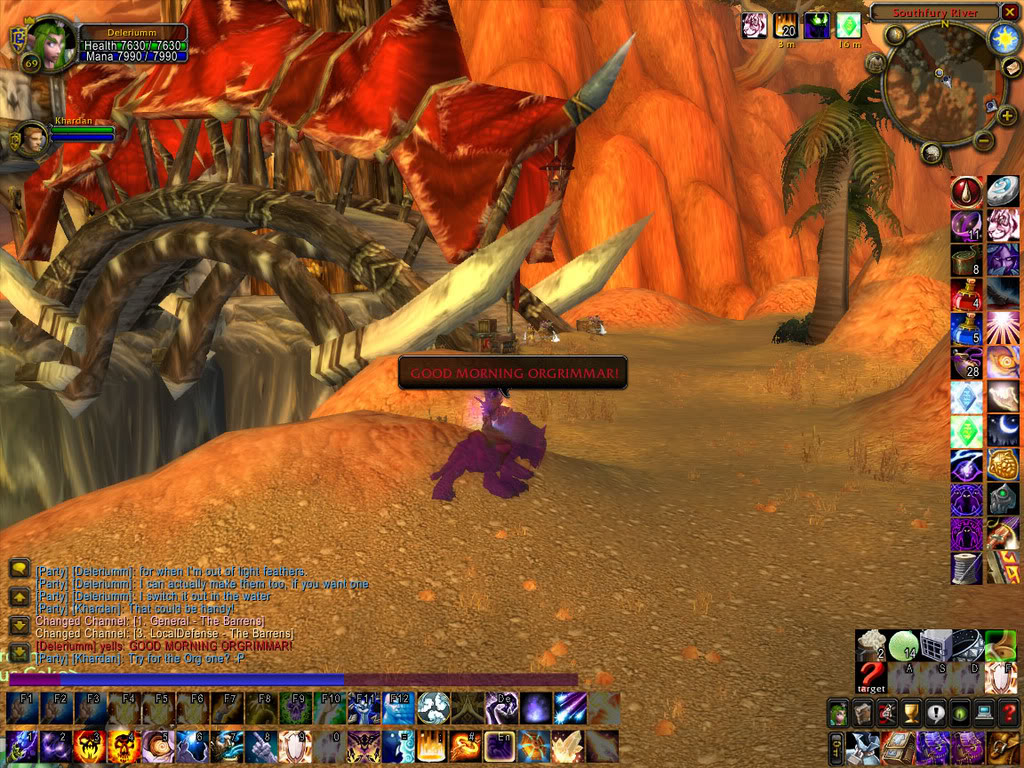The image size is (1024, 768).
Task: Click the day-night sun indicator on the minimap
Action: [1003, 39]
